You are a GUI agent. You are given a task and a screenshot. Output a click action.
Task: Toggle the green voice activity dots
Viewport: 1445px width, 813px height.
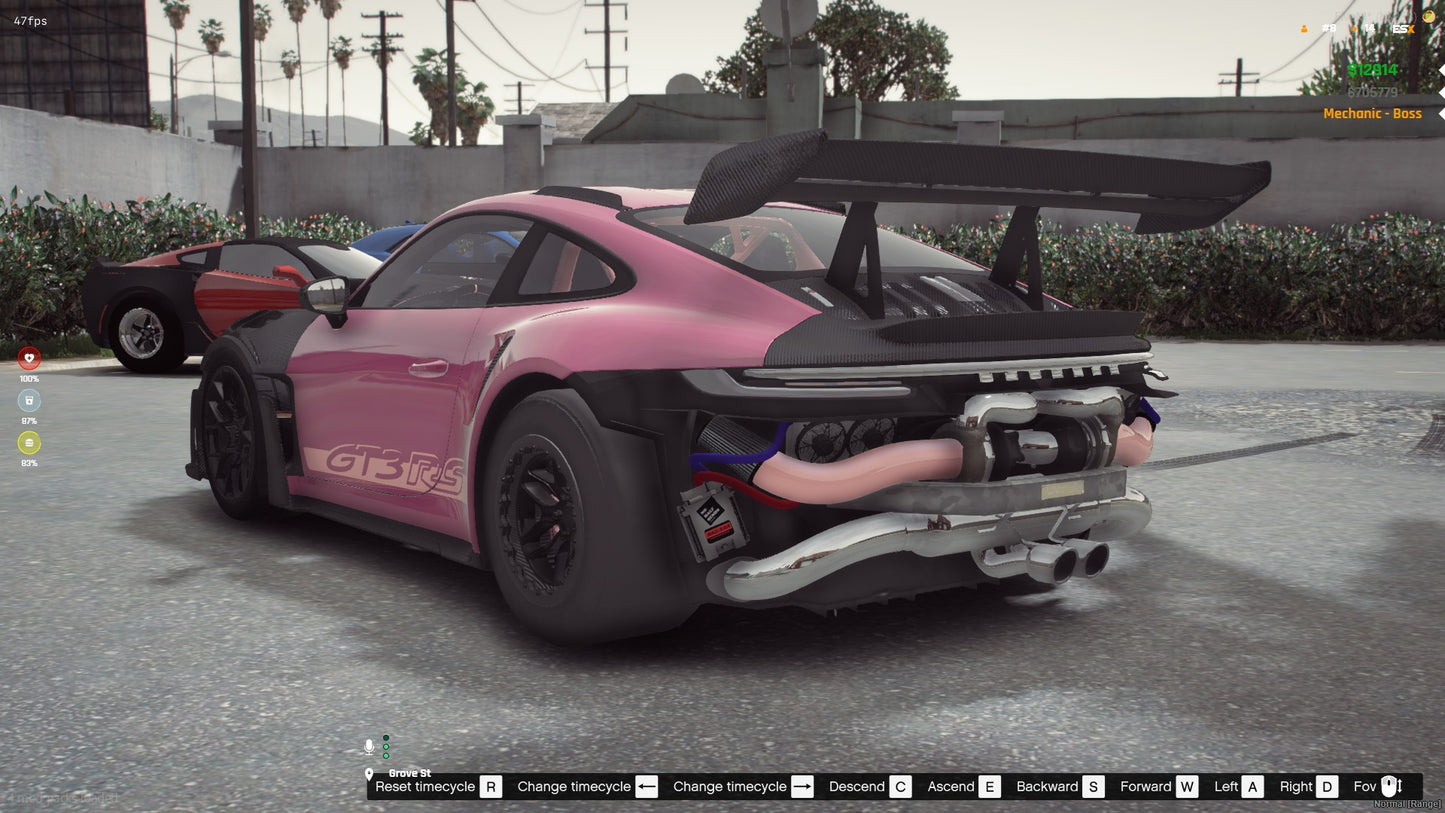pyautogui.click(x=385, y=747)
